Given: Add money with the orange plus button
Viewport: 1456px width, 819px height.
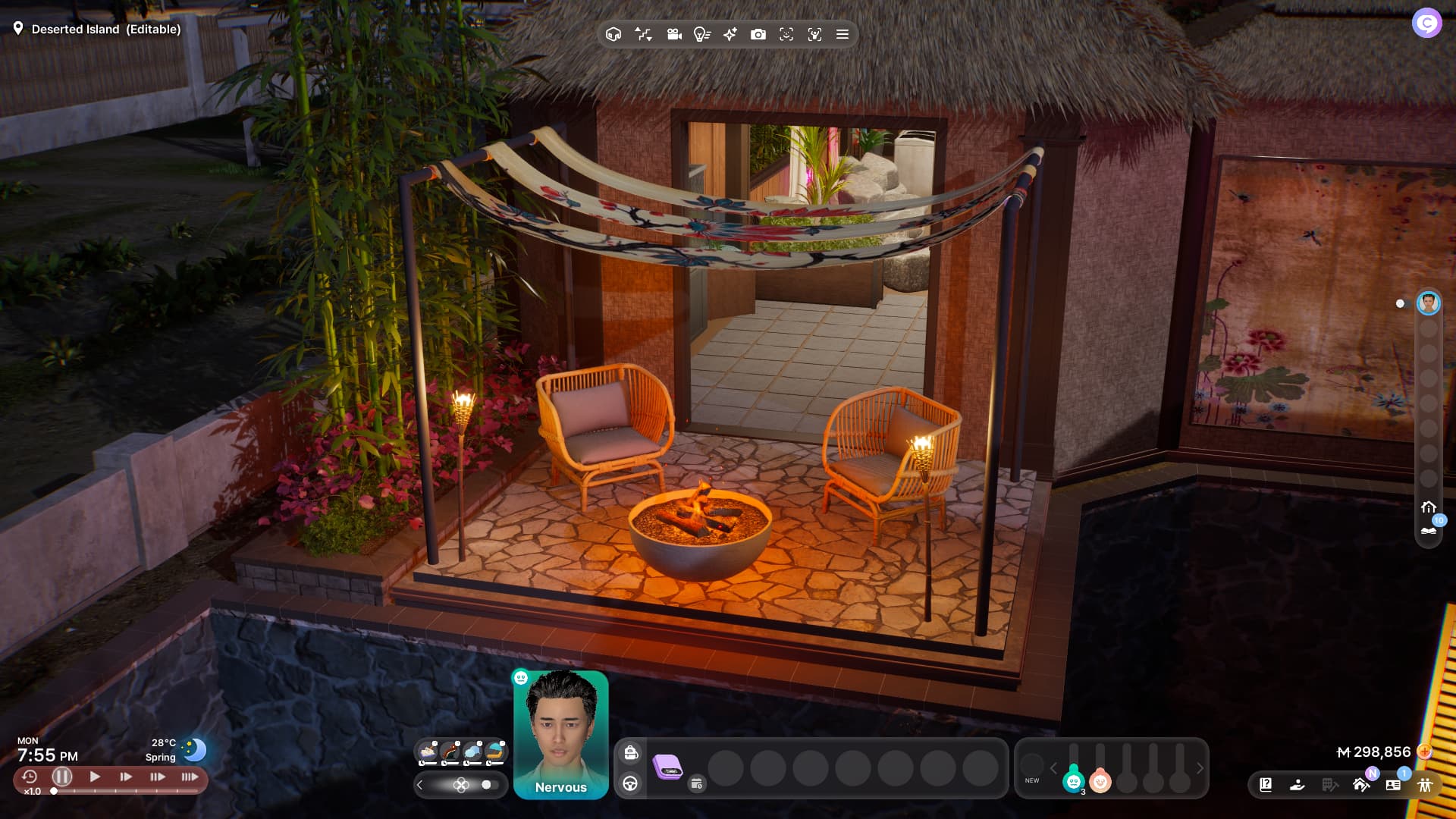Looking at the screenshot, I should (x=1424, y=752).
